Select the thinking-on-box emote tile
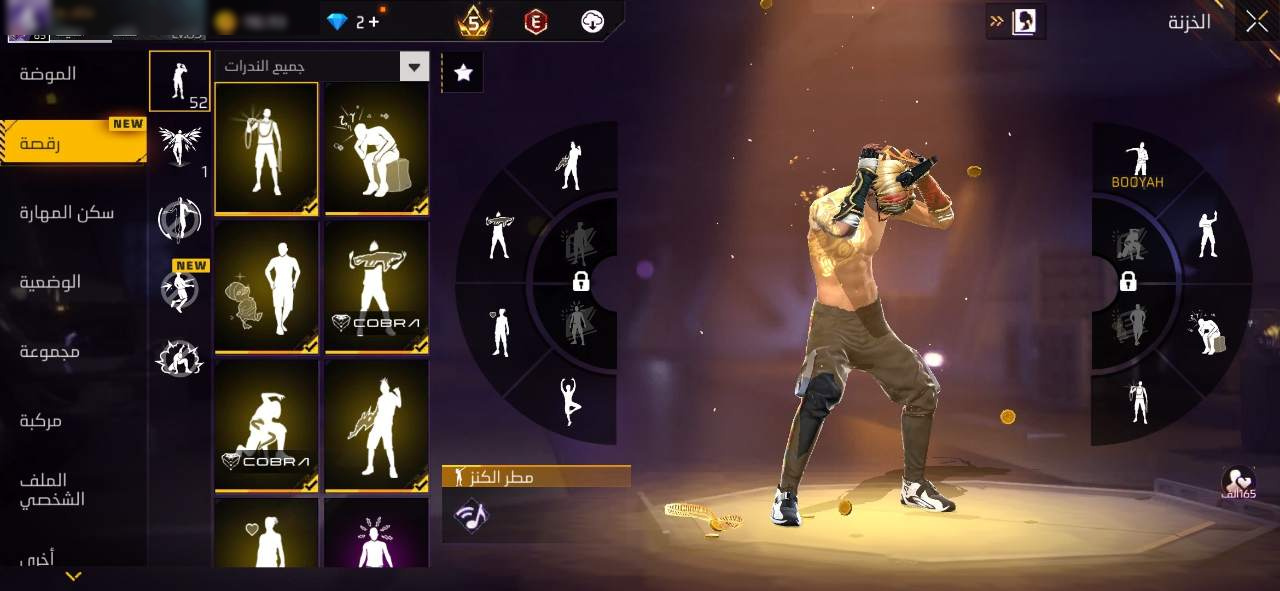The width and height of the screenshot is (1280, 591). click(x=377, y=148)
